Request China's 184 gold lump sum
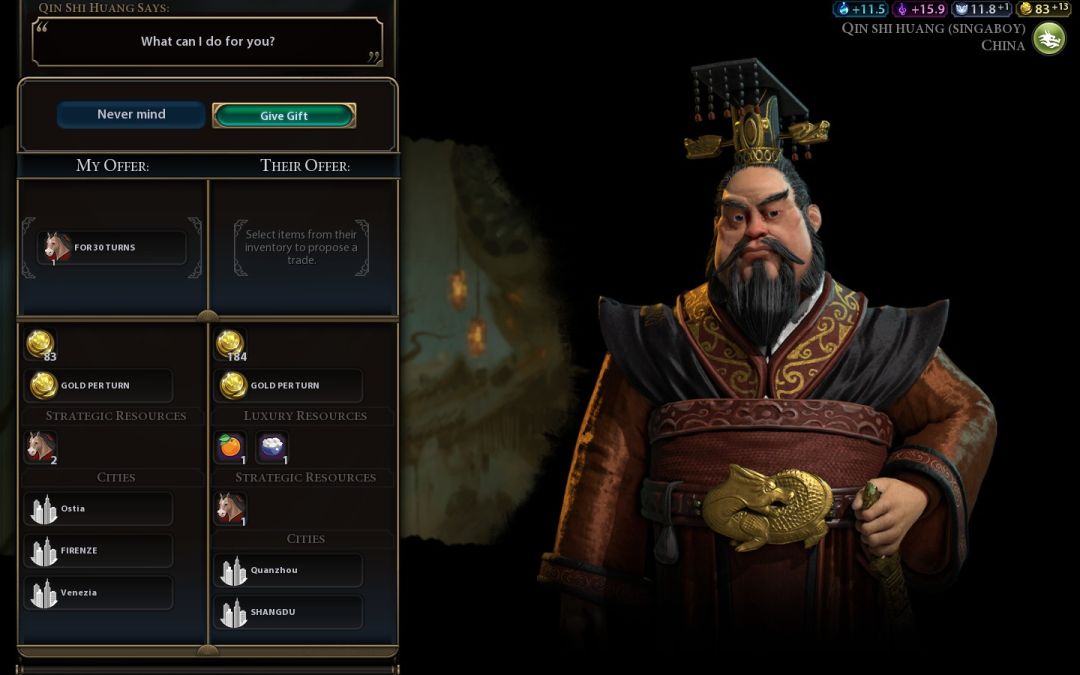The width and height of the screenshot is (1080, 675). pos(231,345)
